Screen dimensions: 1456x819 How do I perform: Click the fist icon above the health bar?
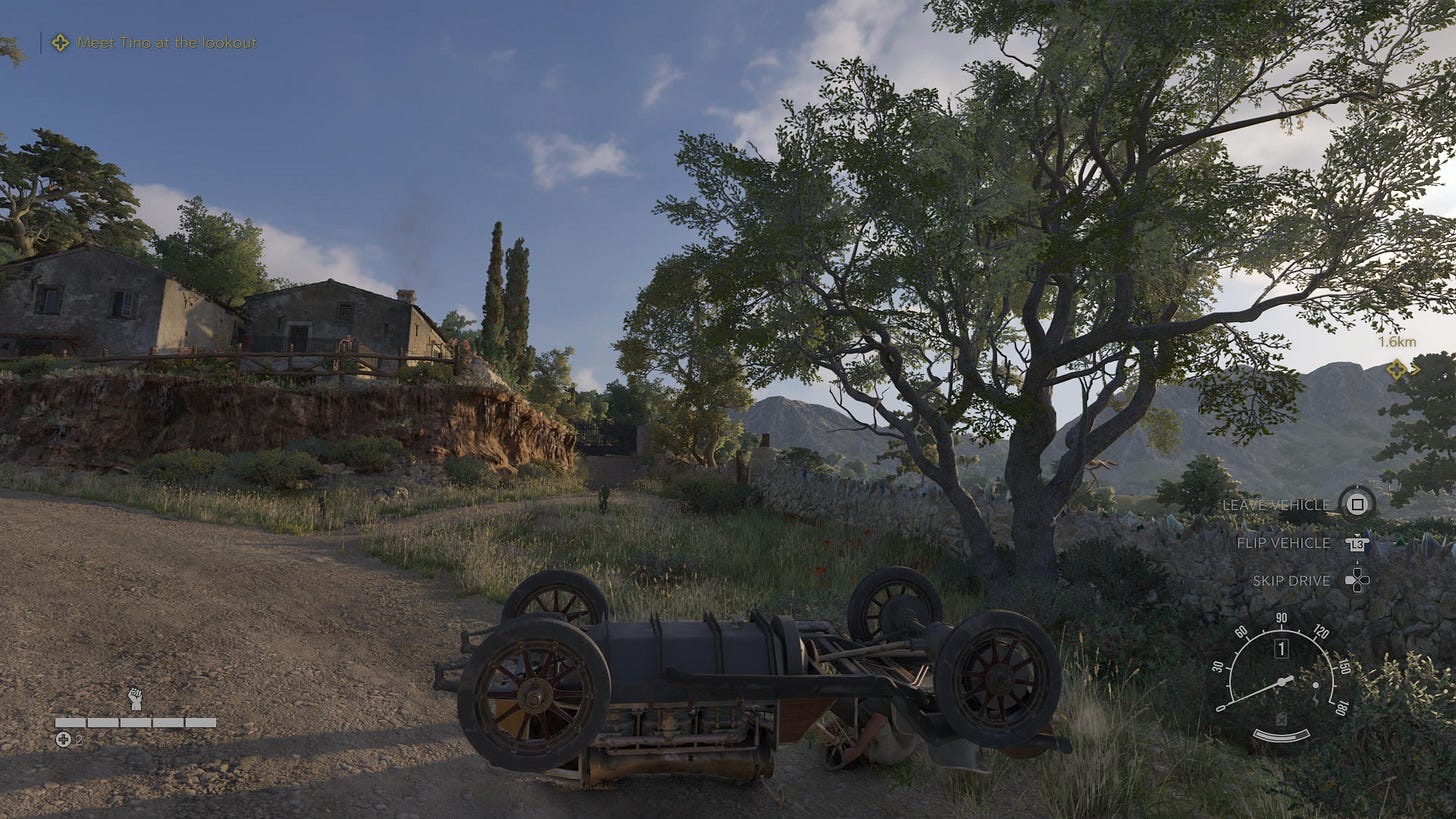click(x=135, y=698)
